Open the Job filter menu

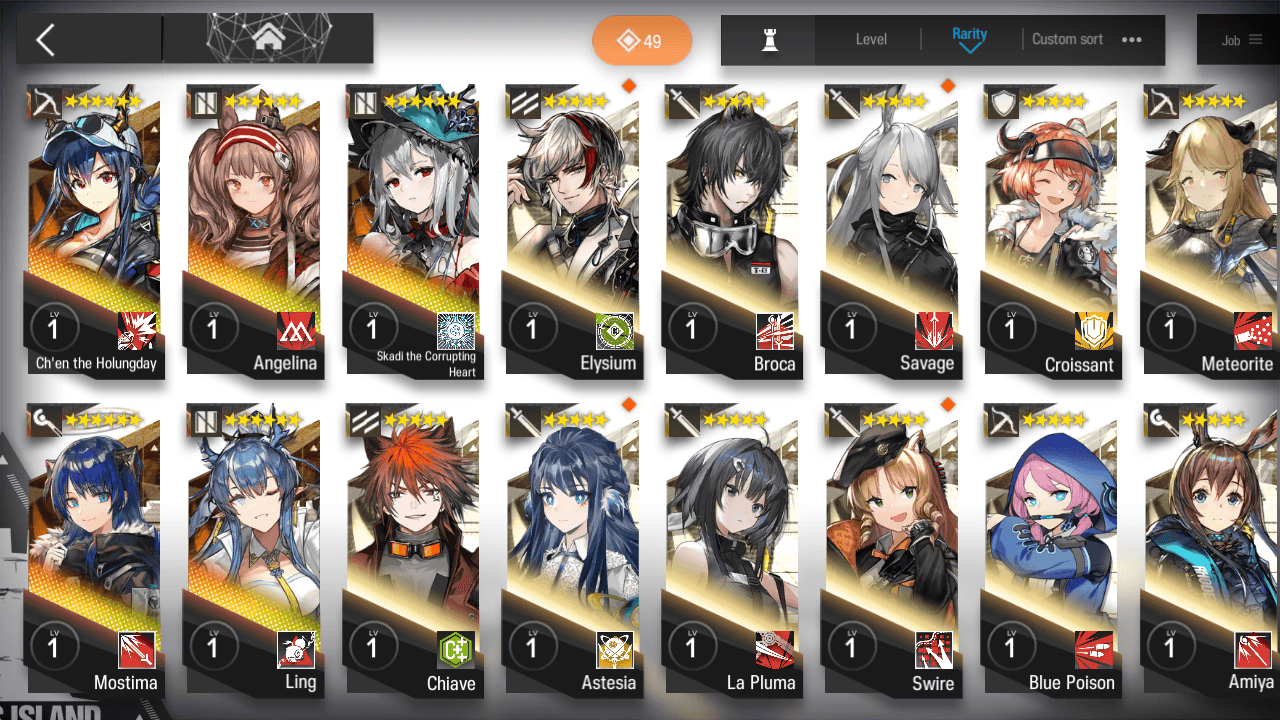tap(1241, 40)
